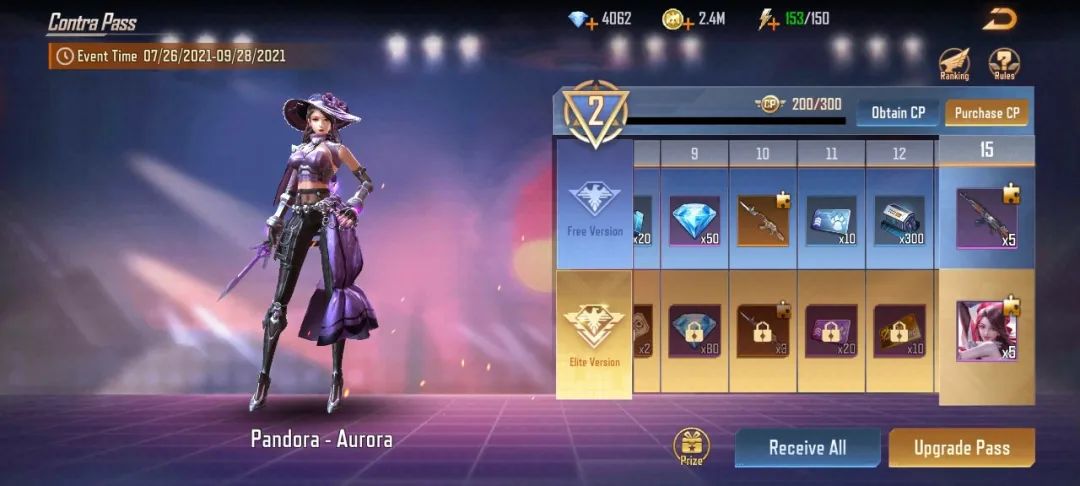Select the Elite Version row header
The width and height of the screenshot is (1080, 486).
coord(594,334)
